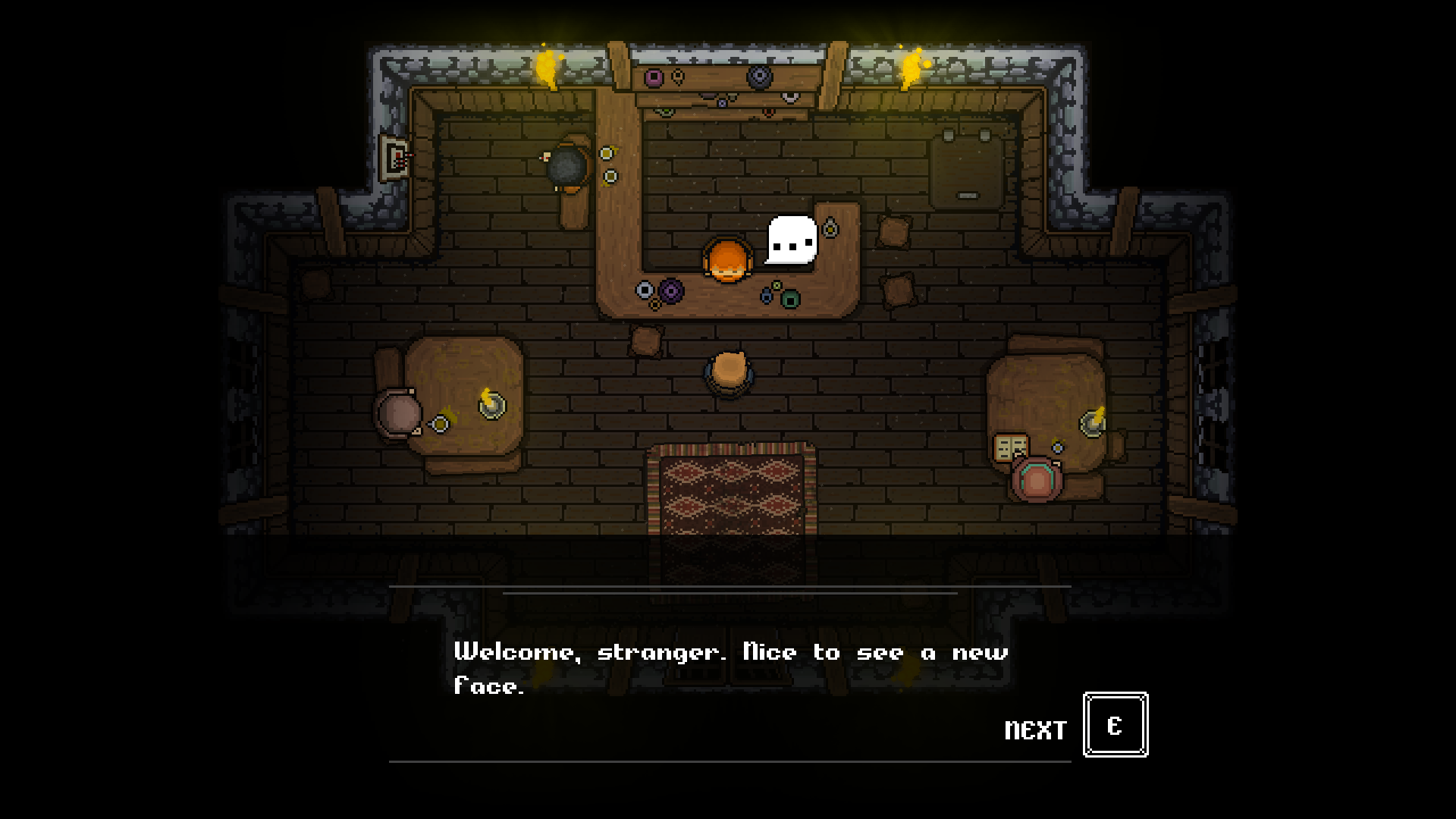Select the orange-haired bartender behind the counter

[x=730, y=258]
